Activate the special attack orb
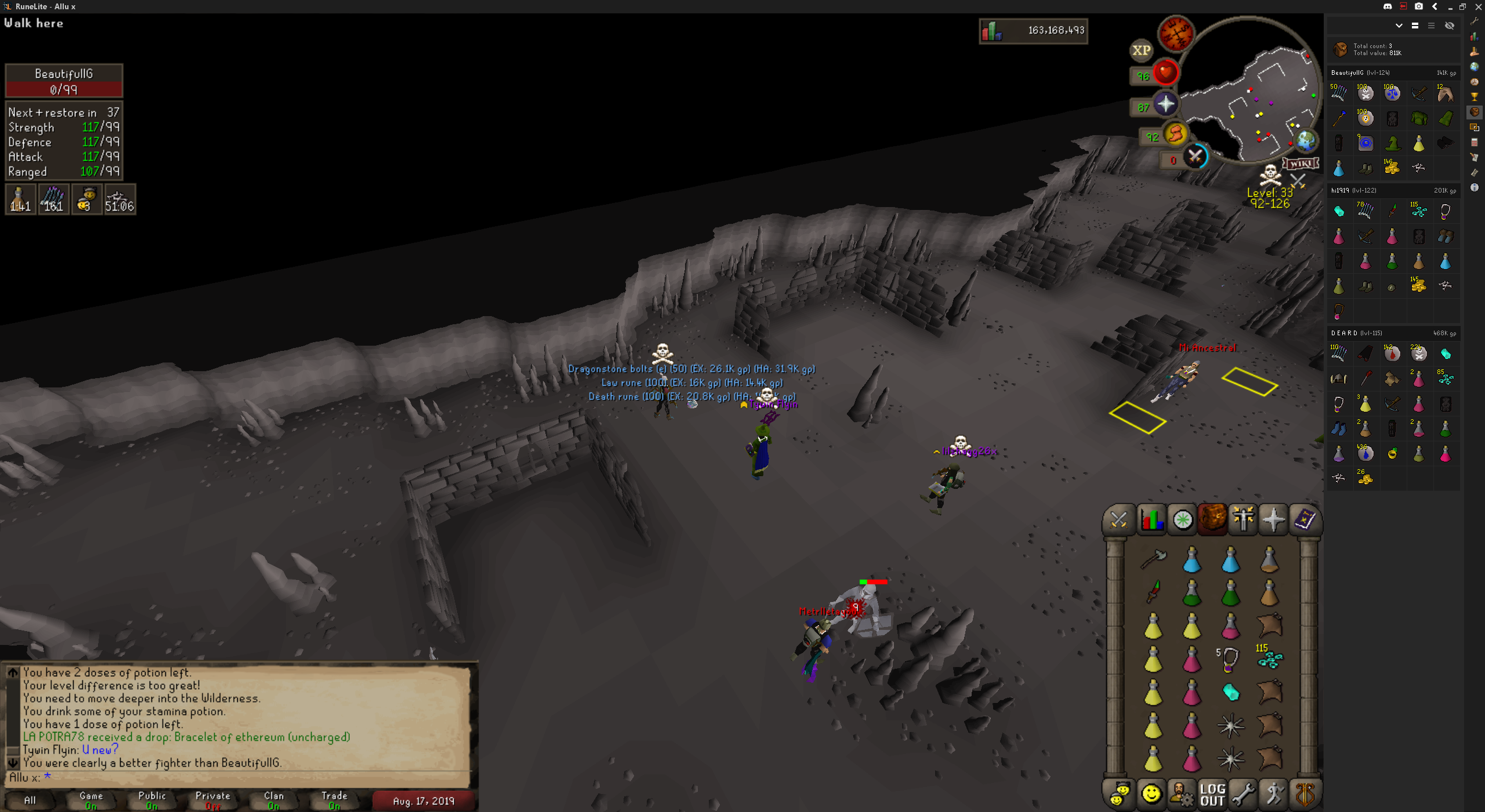Viewport: 1485px width, 812px height. pos(1194,156)
